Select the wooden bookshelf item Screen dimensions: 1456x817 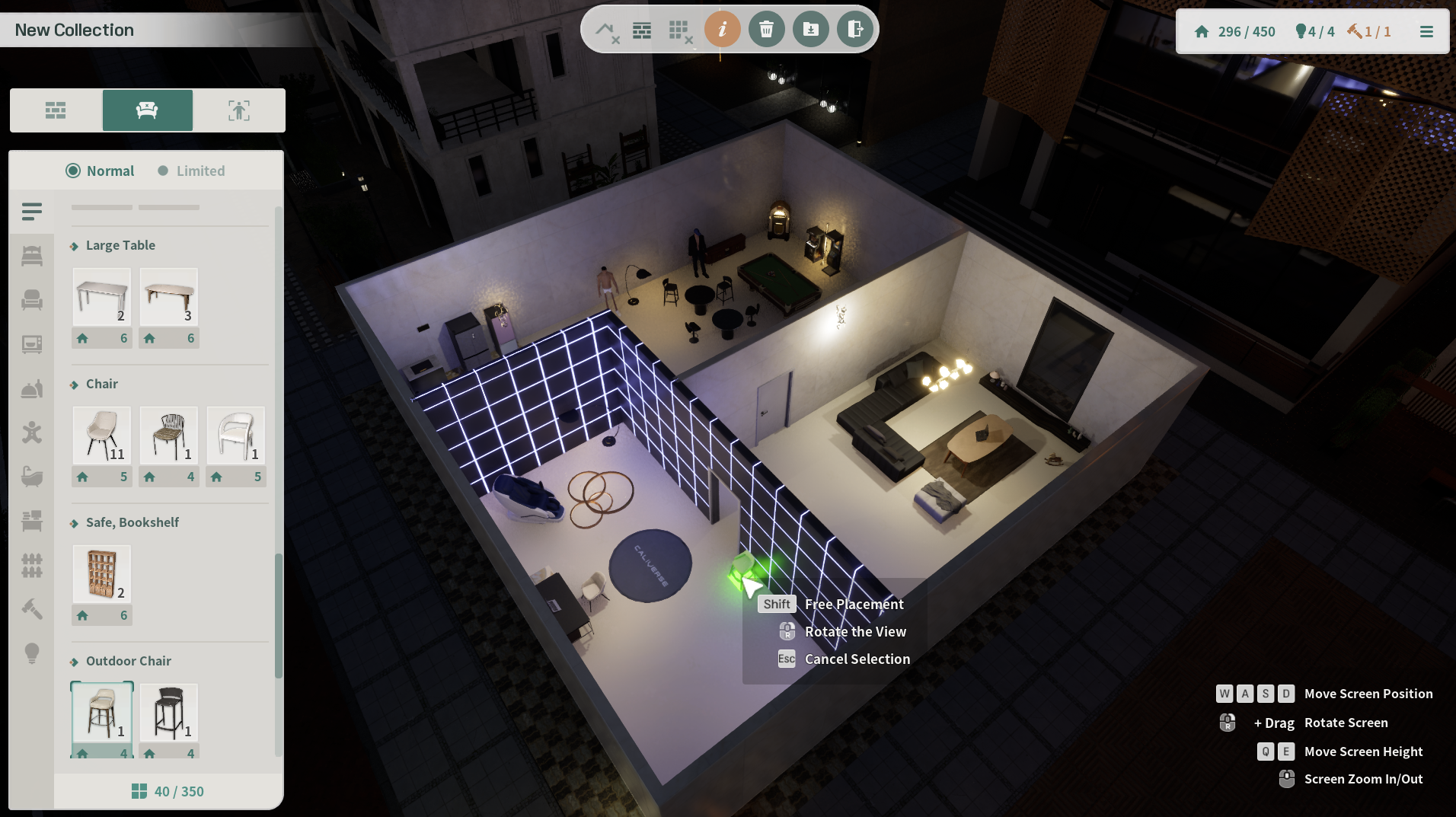pyautogui.click(x=102, y=574)
